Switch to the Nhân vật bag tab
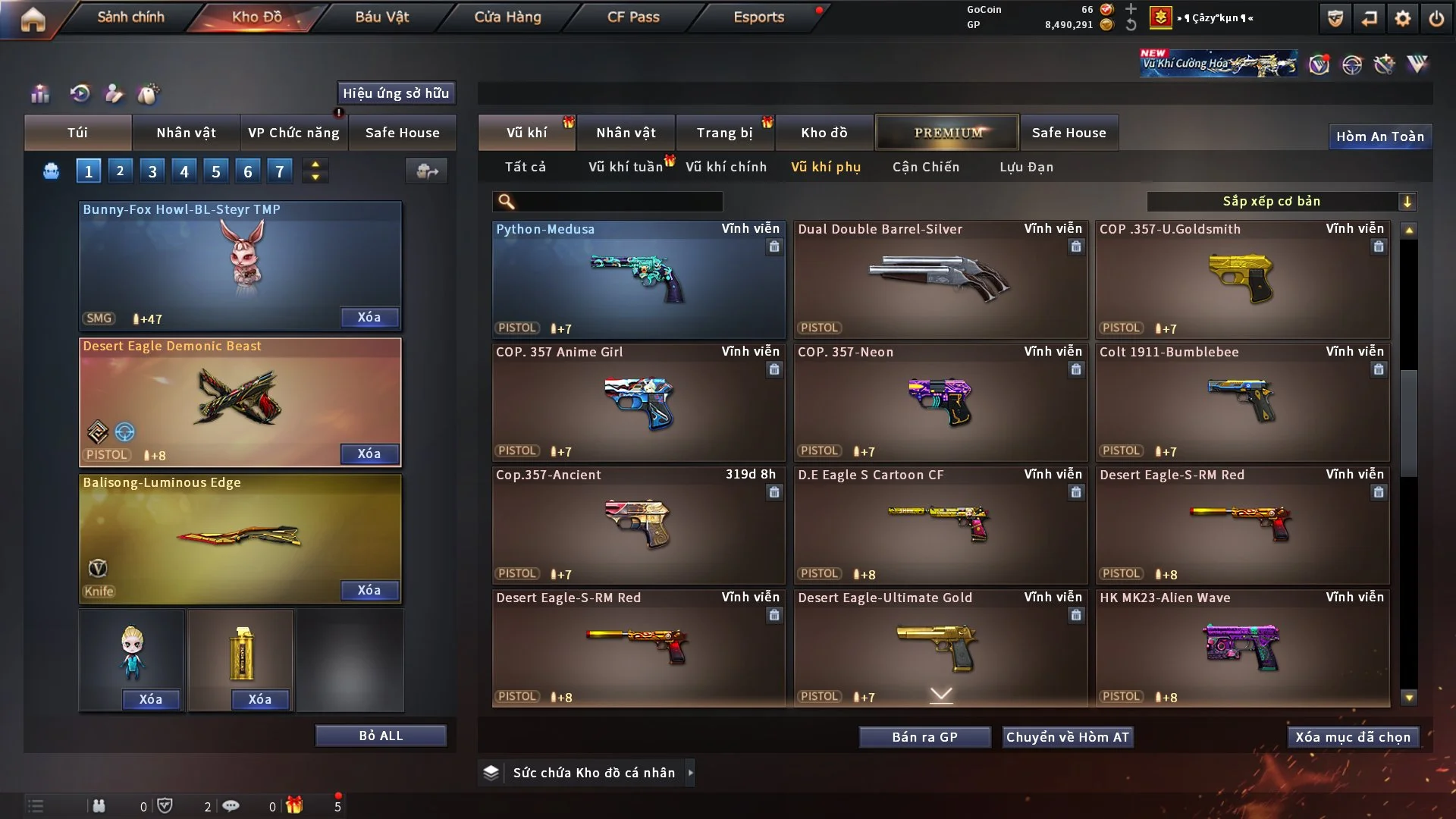The image size is (1456, 819). coord(186,133)
